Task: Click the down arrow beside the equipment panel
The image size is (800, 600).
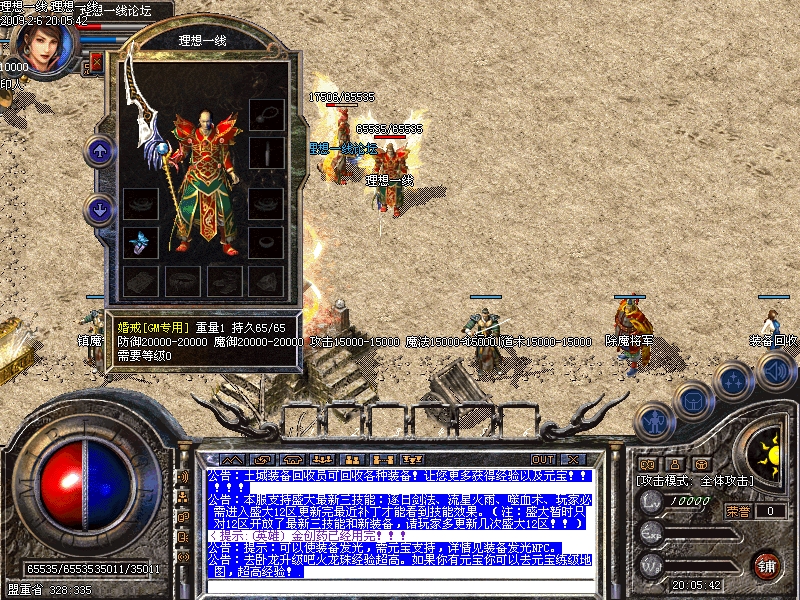Action: pyautogui.click(x=99, y=210)
